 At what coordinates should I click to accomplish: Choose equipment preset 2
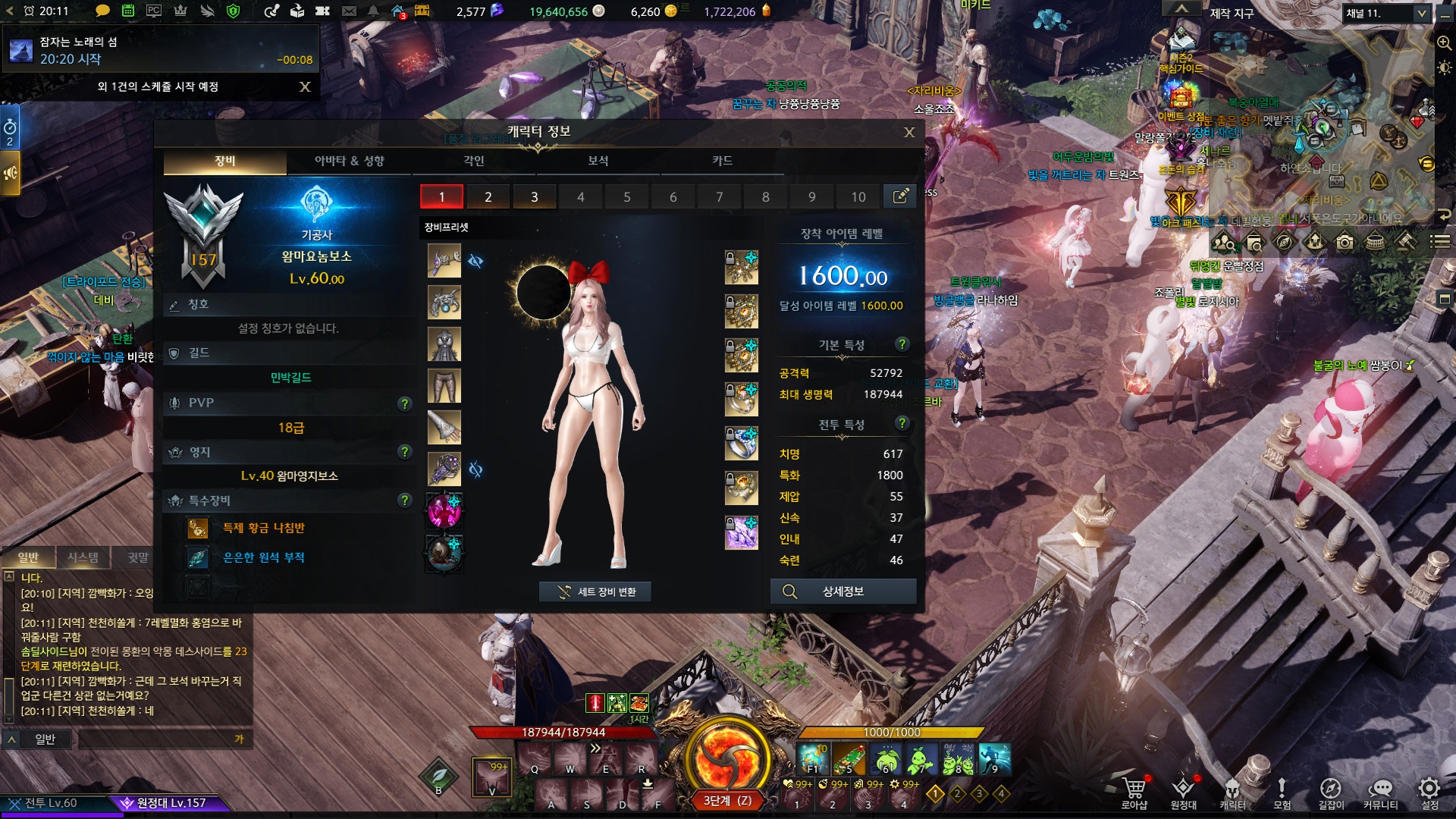[x=488, y=197]
